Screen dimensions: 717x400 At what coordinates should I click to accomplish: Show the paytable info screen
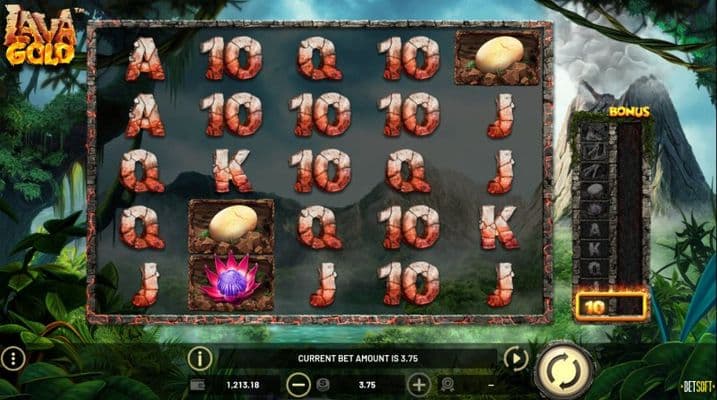pyautogui.click(x=200, y=357)
